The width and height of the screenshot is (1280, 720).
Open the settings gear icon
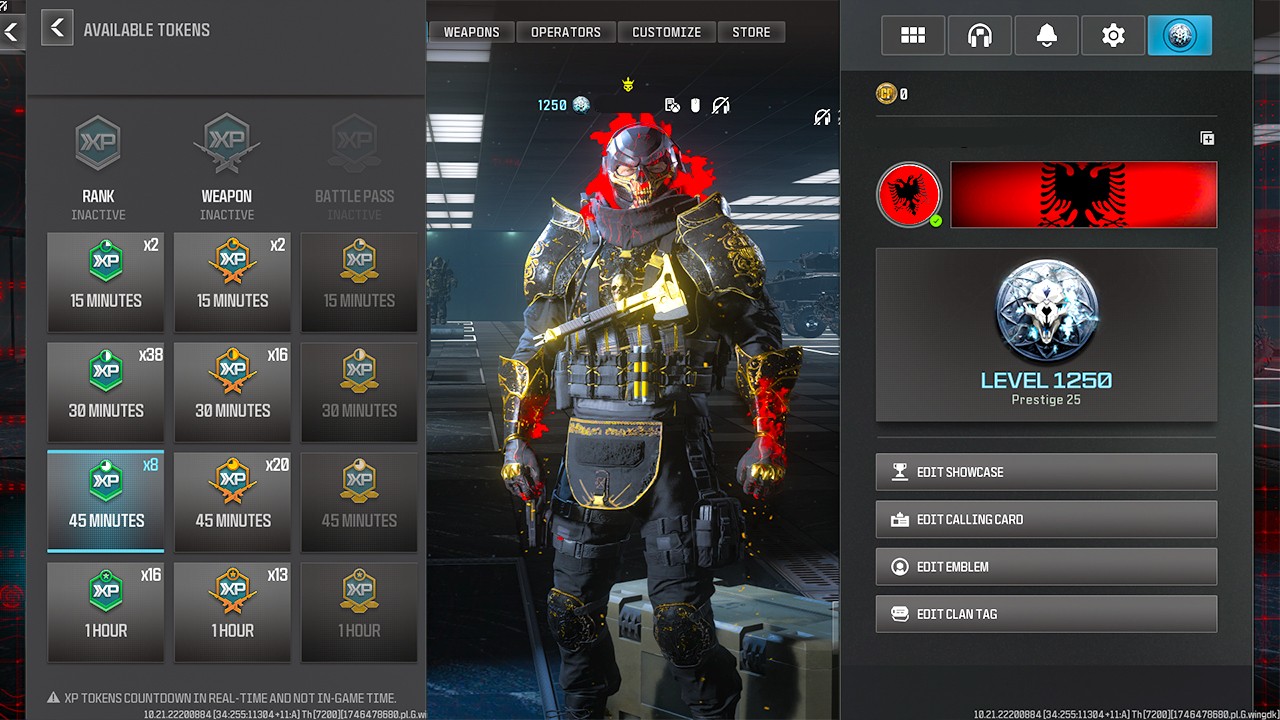(1113, 35)
